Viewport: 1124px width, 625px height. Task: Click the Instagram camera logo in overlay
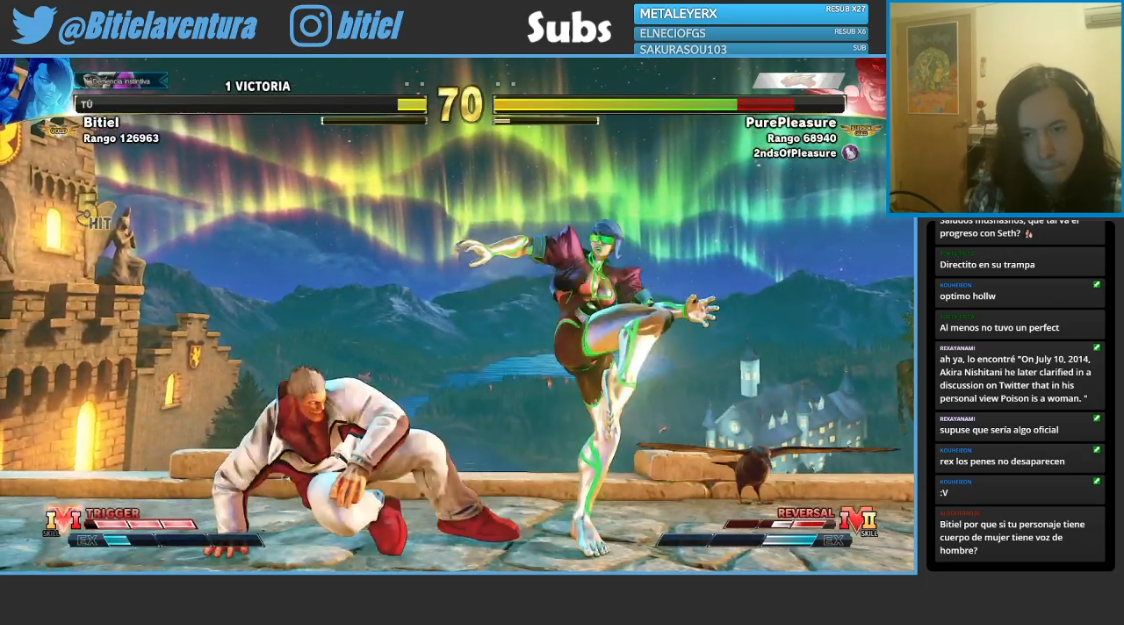click(x=310, y=26)
